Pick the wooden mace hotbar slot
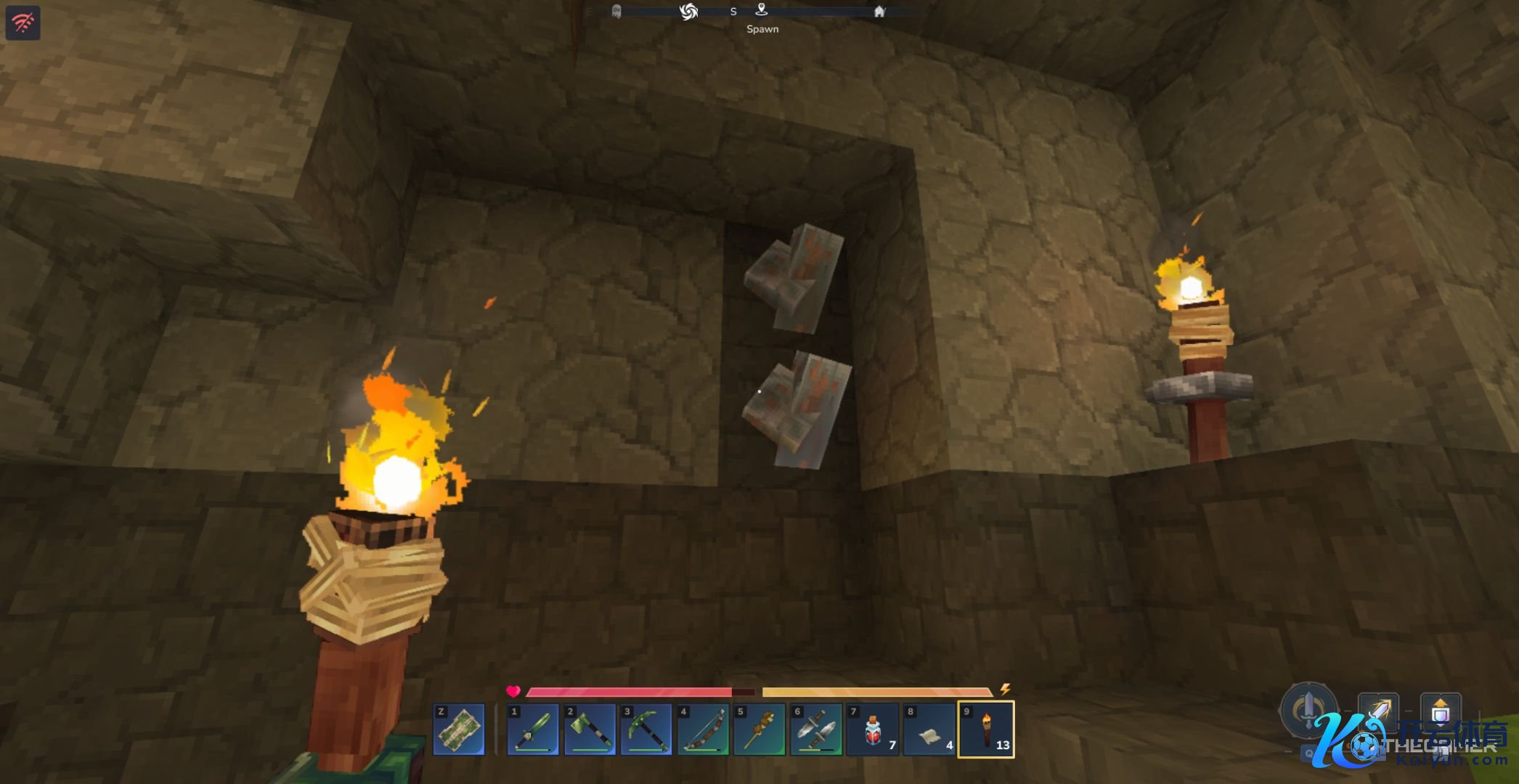This screenshot has width=1519, height=784. pos(759,729)
